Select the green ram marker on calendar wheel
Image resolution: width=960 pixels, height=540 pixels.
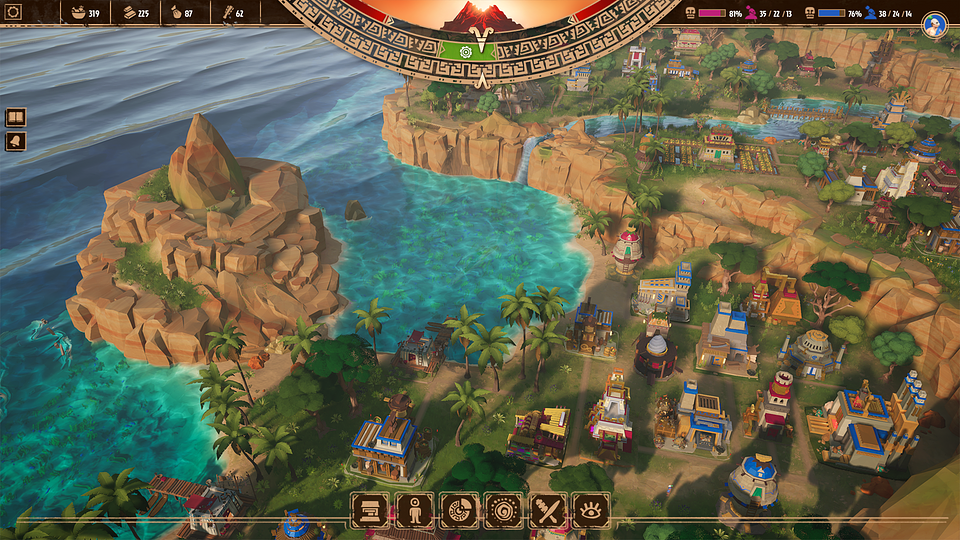tap(480, 51)
